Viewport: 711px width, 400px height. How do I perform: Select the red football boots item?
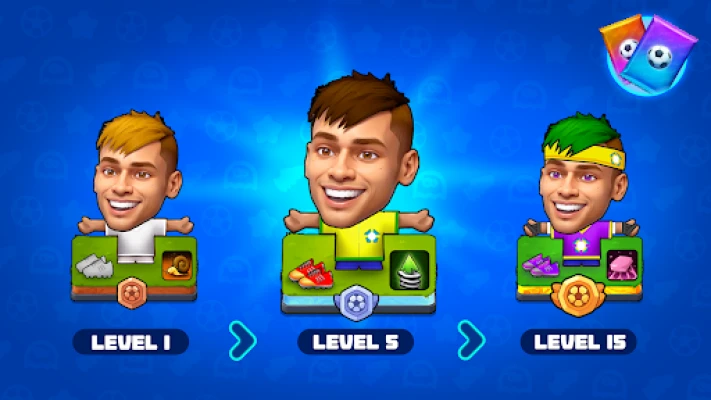point(307,270)
